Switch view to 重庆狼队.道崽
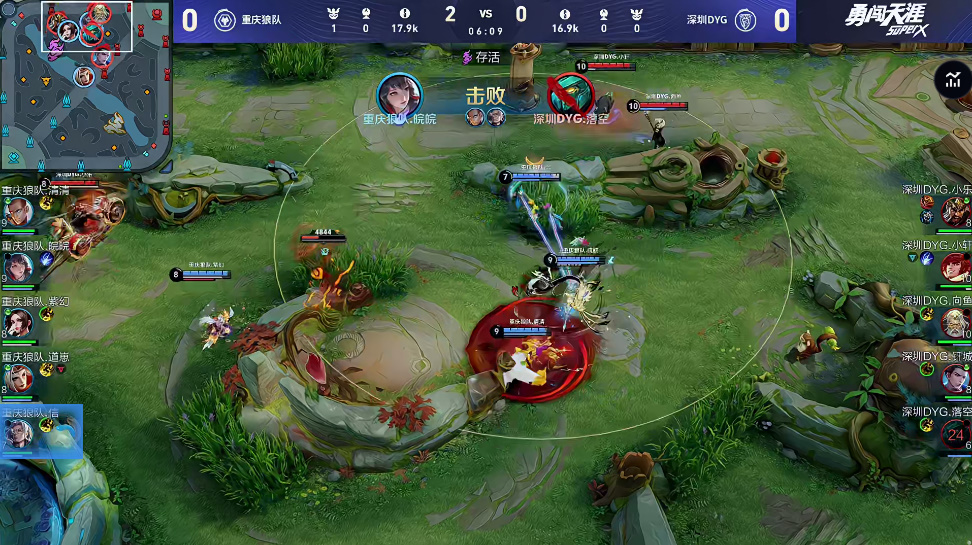 pos(20,378)
